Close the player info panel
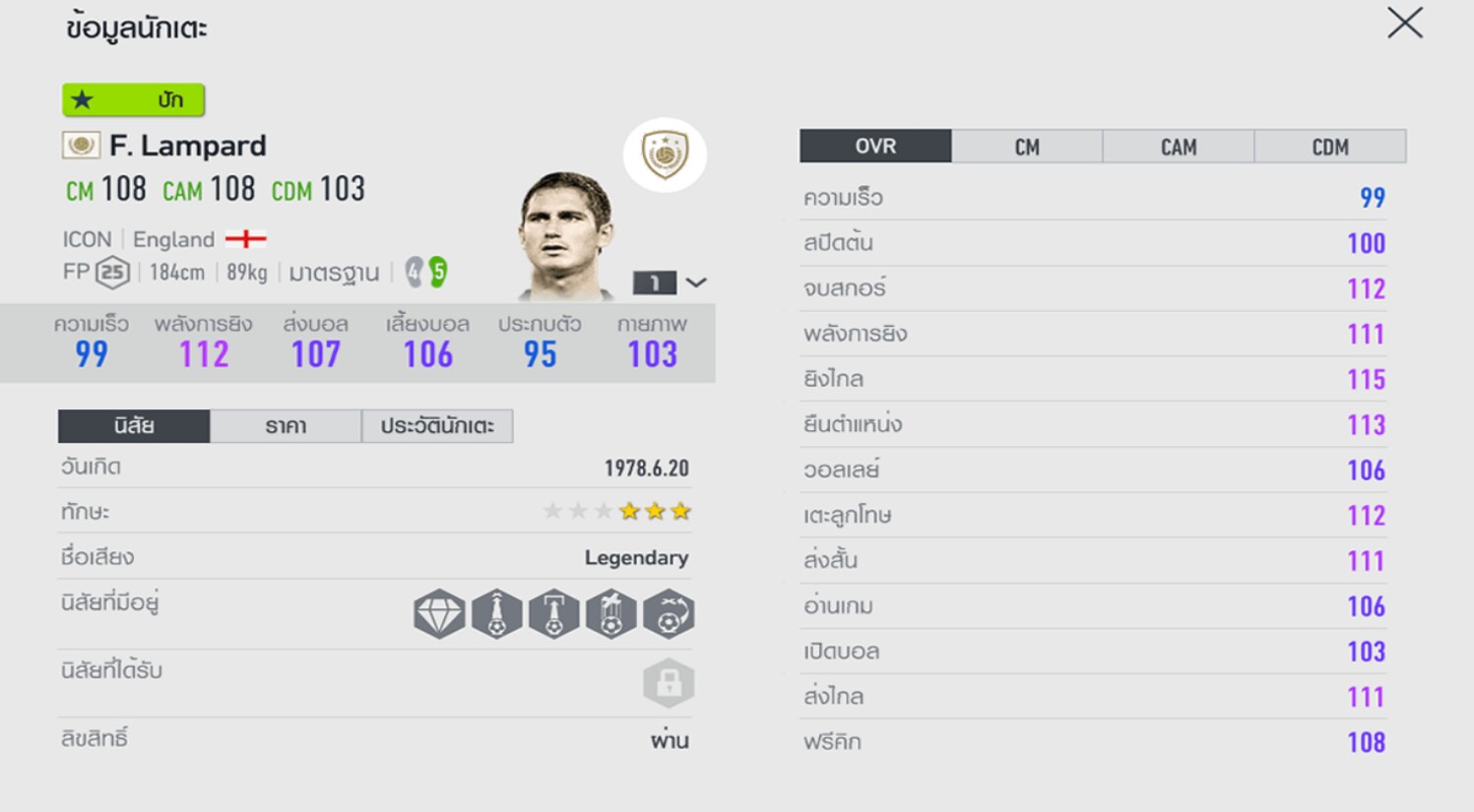1474x812 pixels. [x=1404, y=24]
